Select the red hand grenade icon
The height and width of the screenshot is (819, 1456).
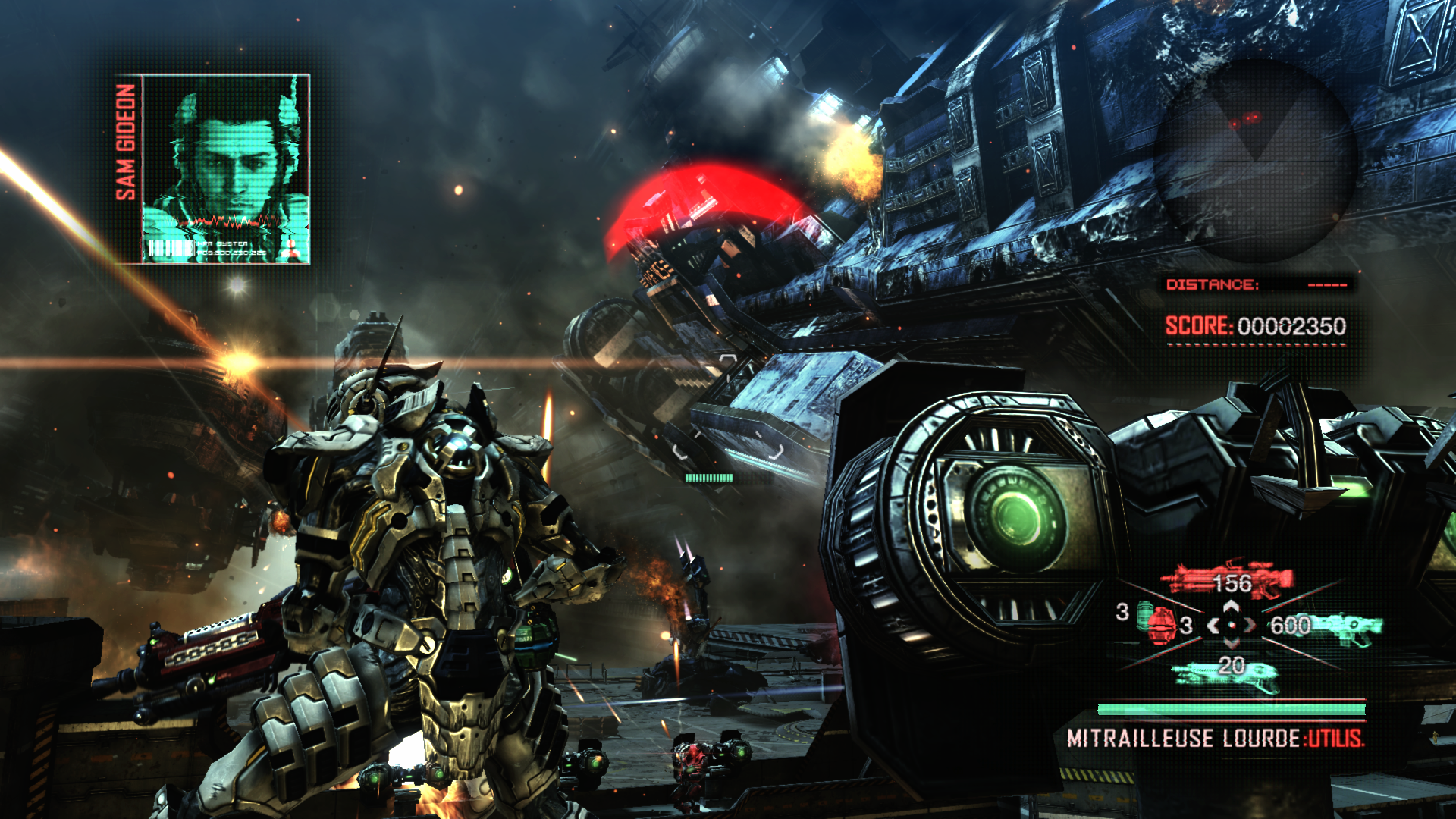[x=1162, y=627]
